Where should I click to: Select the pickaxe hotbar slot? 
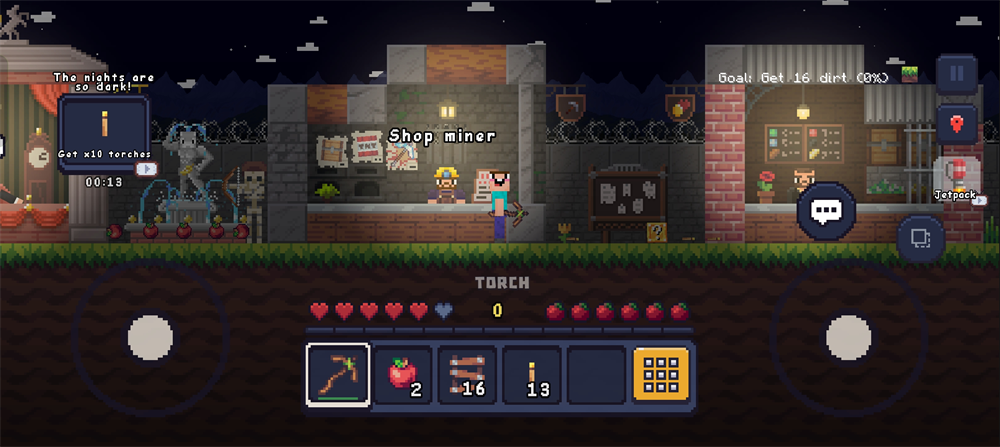pyautogui.click(x=338, y=375)
